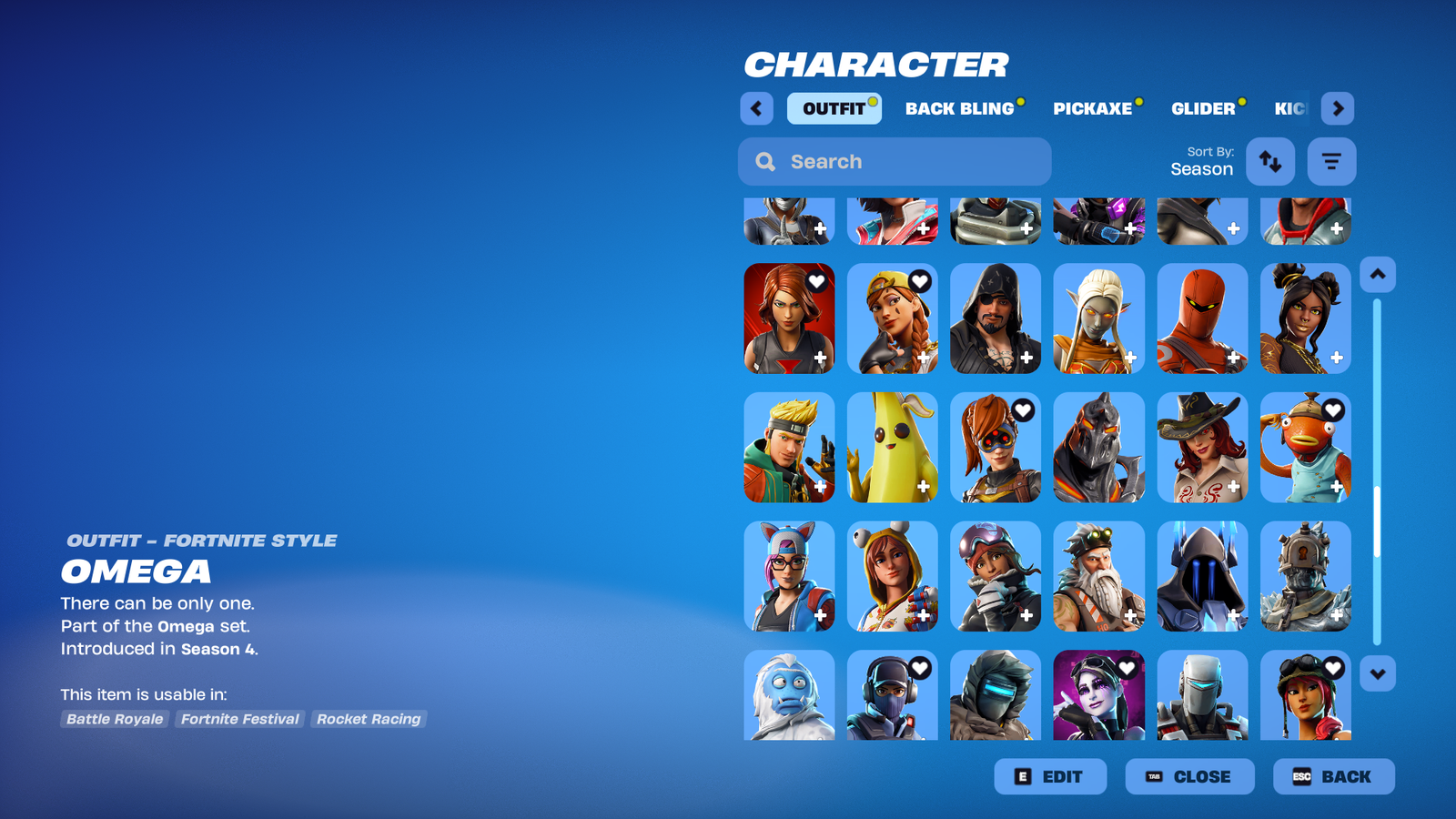Click the right arrow beside the category tabs

(1337, 108)
